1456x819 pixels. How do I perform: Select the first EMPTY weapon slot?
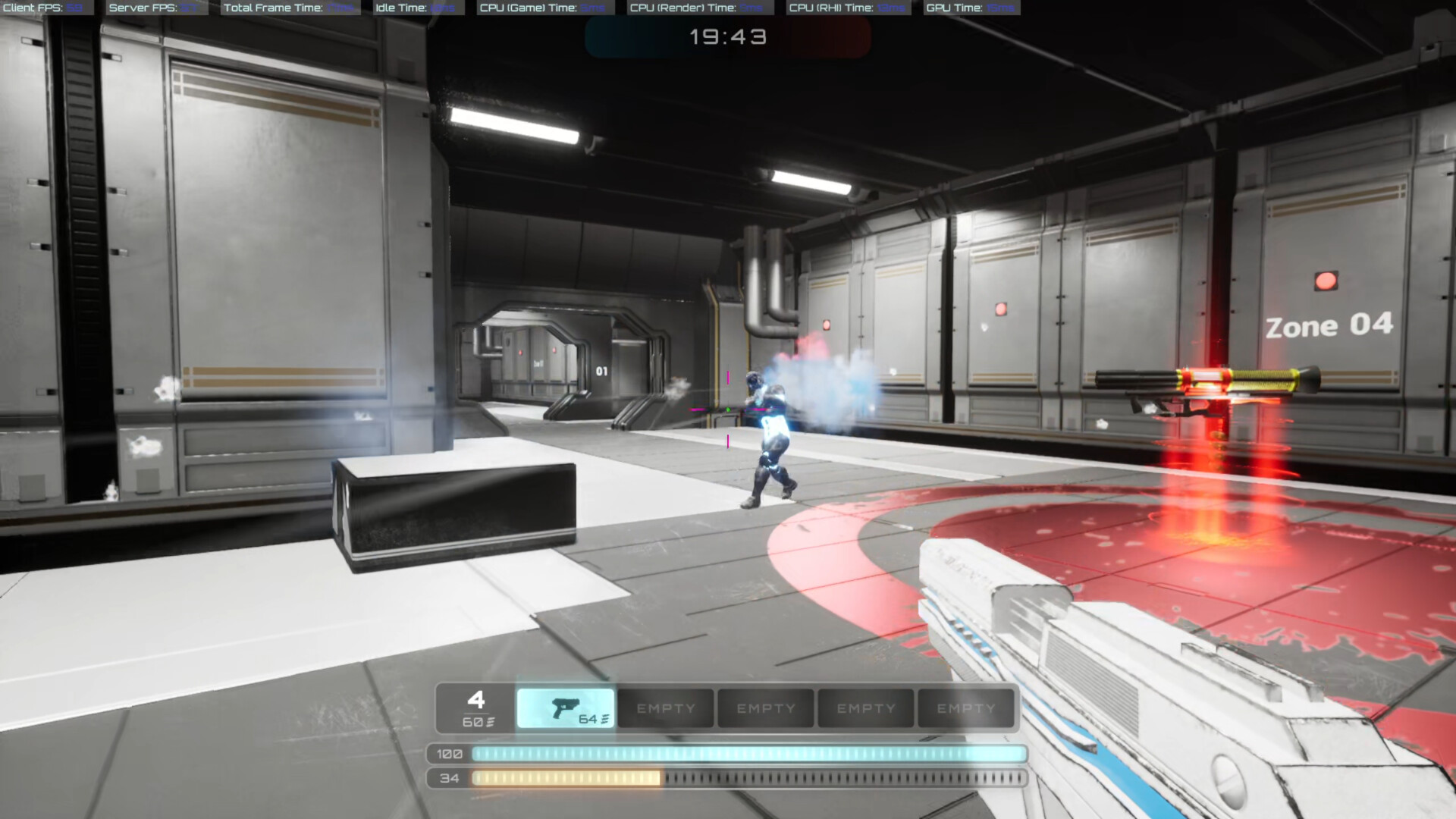665,708
